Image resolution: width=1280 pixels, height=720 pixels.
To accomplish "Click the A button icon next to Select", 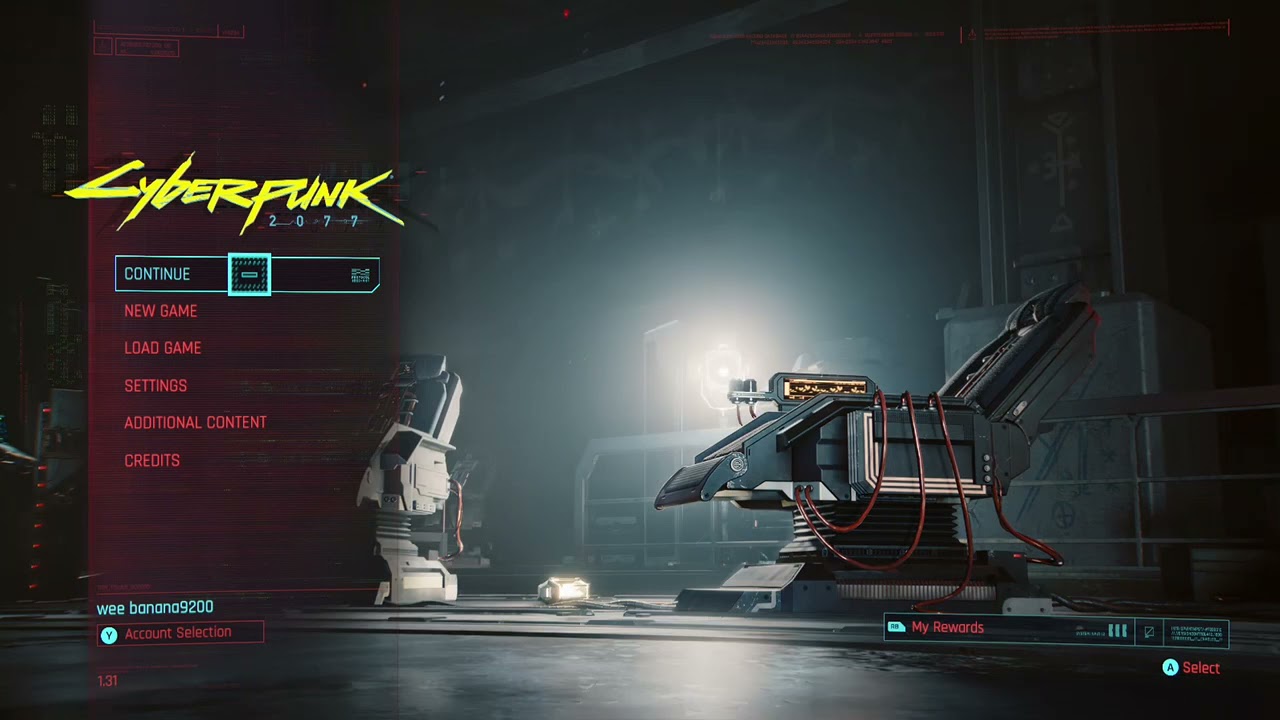I will pyautogui.click(x=1171, y=668).
